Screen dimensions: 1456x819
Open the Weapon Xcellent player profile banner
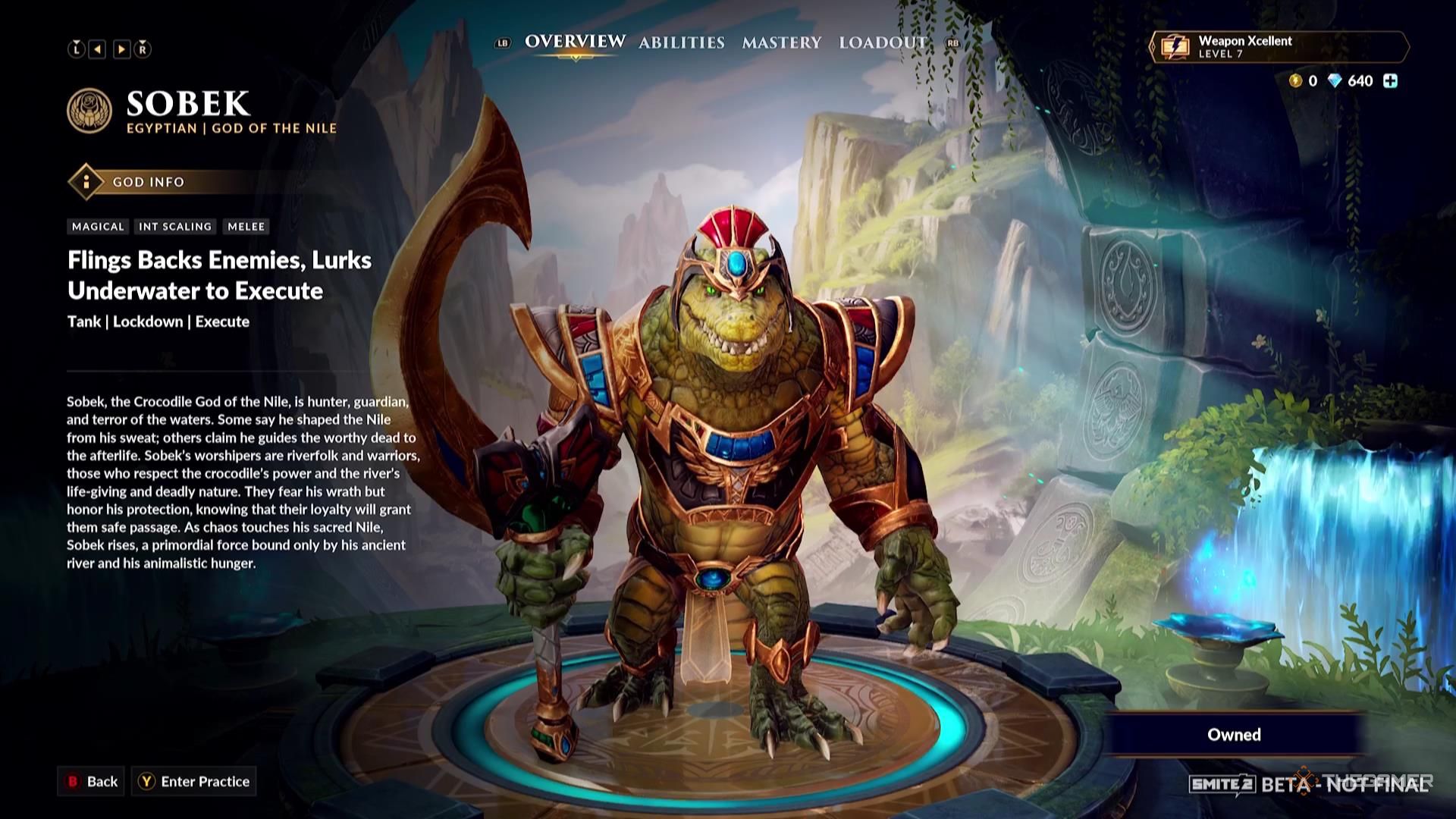(x=1279, y=47)
